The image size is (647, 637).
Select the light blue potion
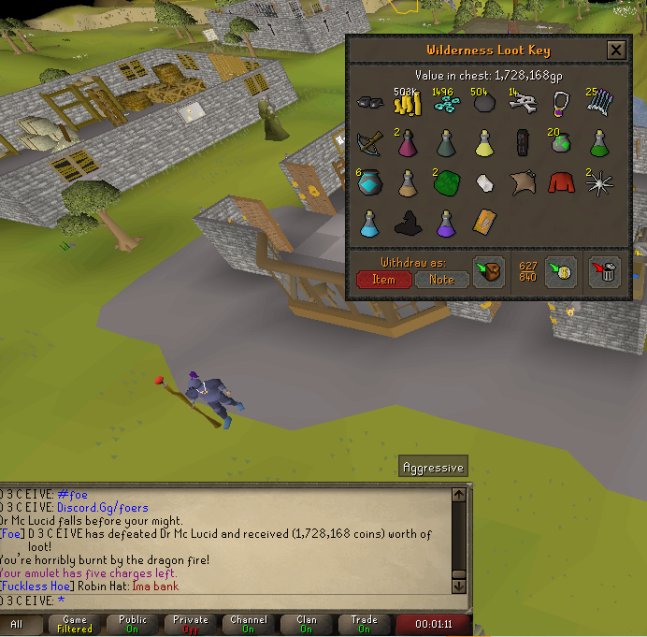[x=368, y=222]
